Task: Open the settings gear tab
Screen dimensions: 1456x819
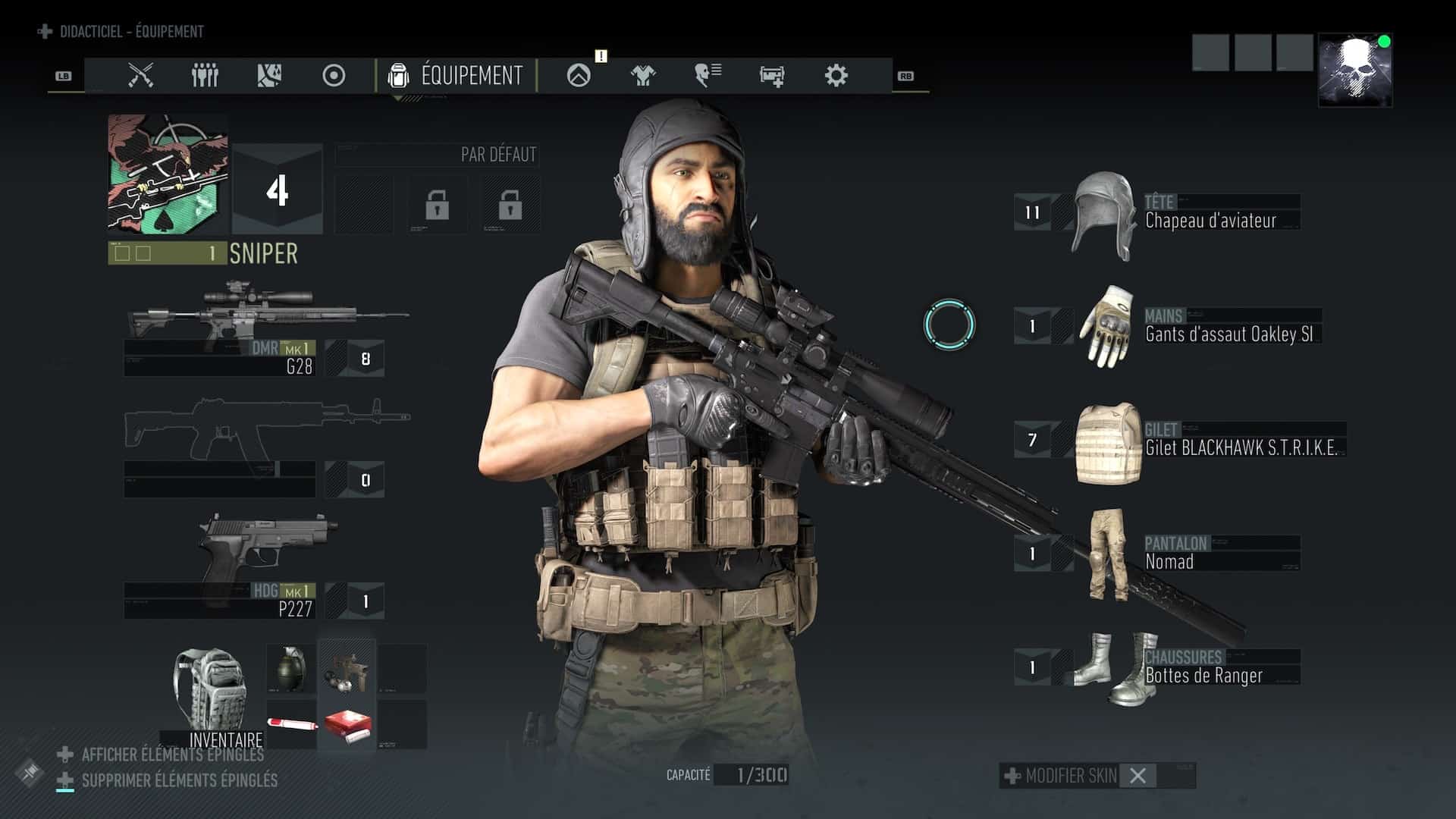Action: [x=836, y=75]
